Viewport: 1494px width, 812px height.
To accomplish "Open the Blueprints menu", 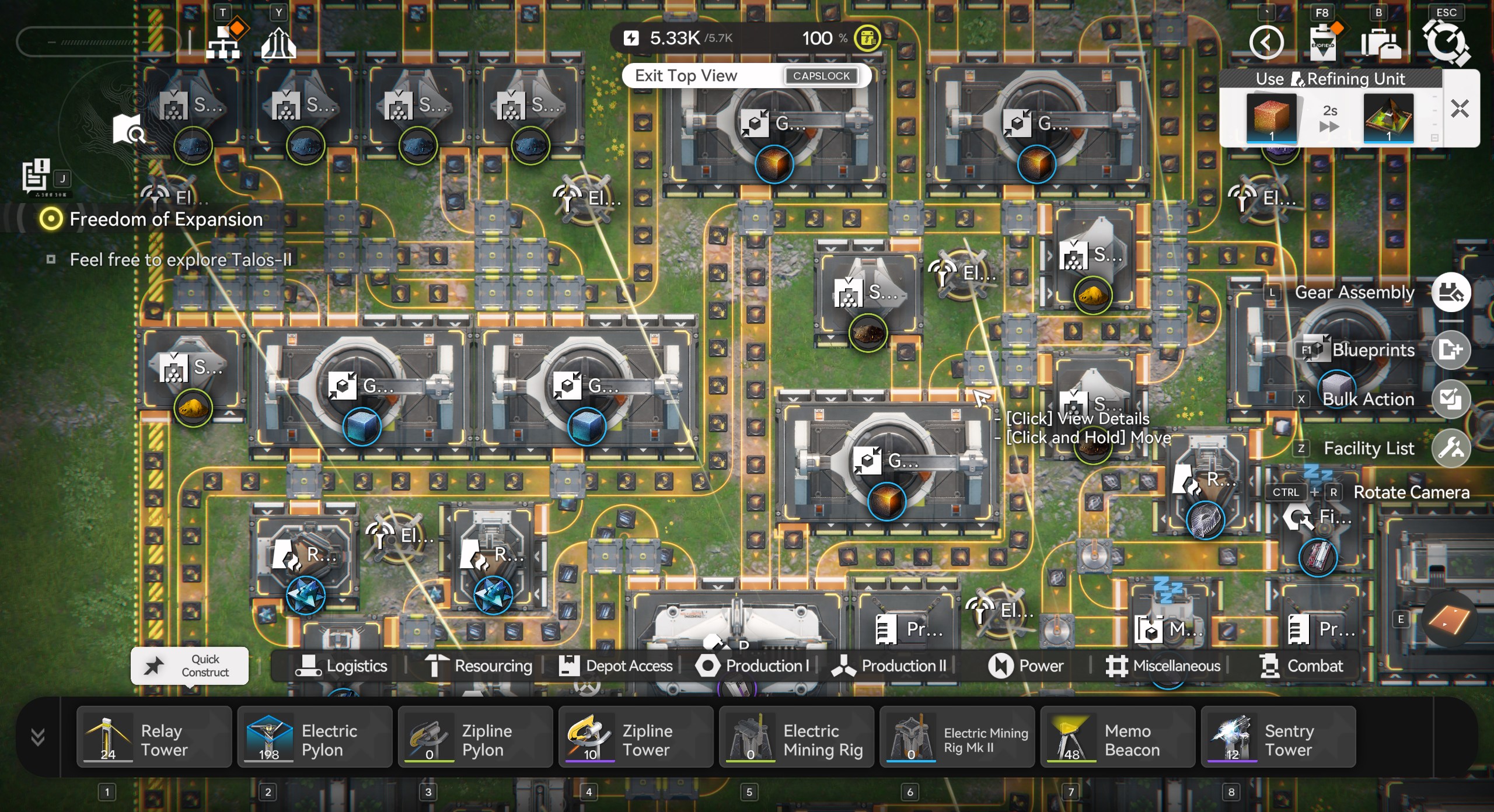I will point(1451,349).
